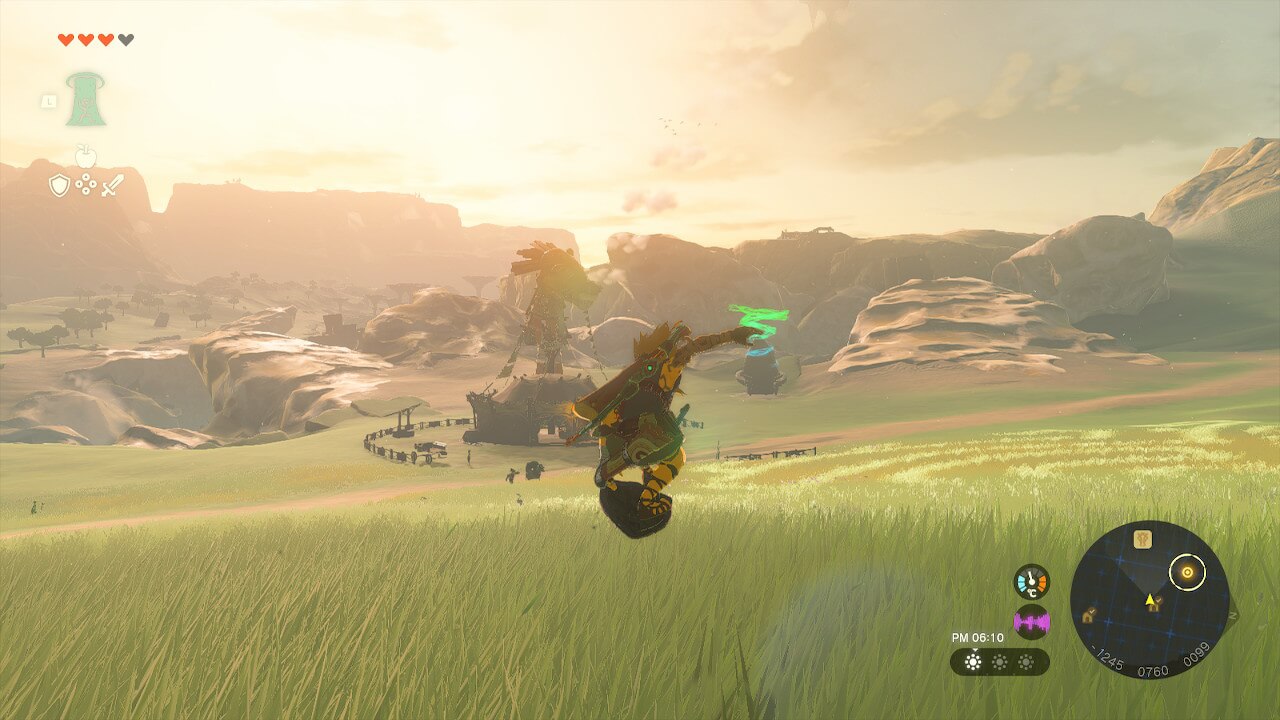Screen dimensions: 1280x720
Task: Click the glowing yellow objective marker on minimap
Action: 1187,573
